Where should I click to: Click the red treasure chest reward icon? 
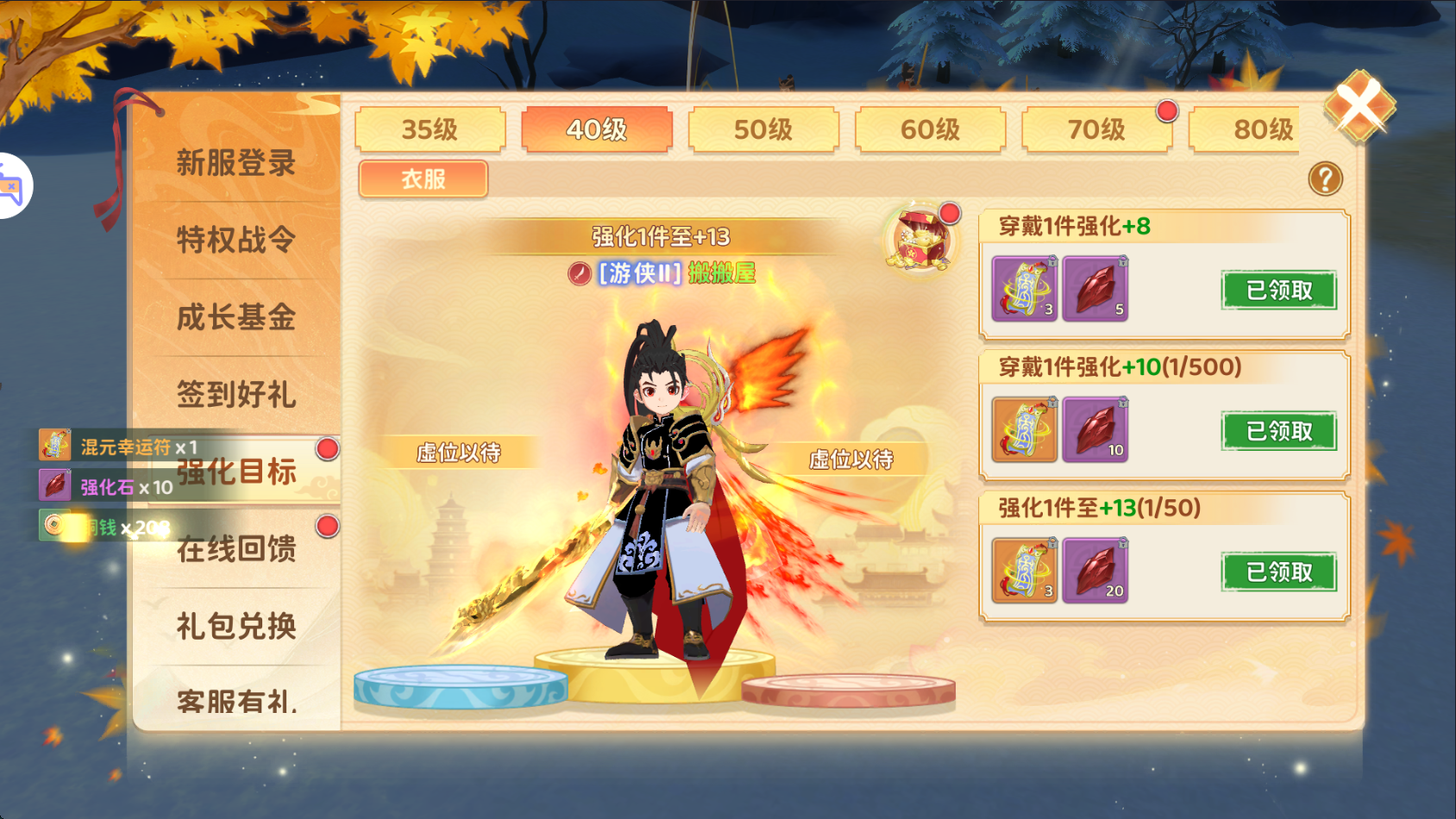[920, 241]
